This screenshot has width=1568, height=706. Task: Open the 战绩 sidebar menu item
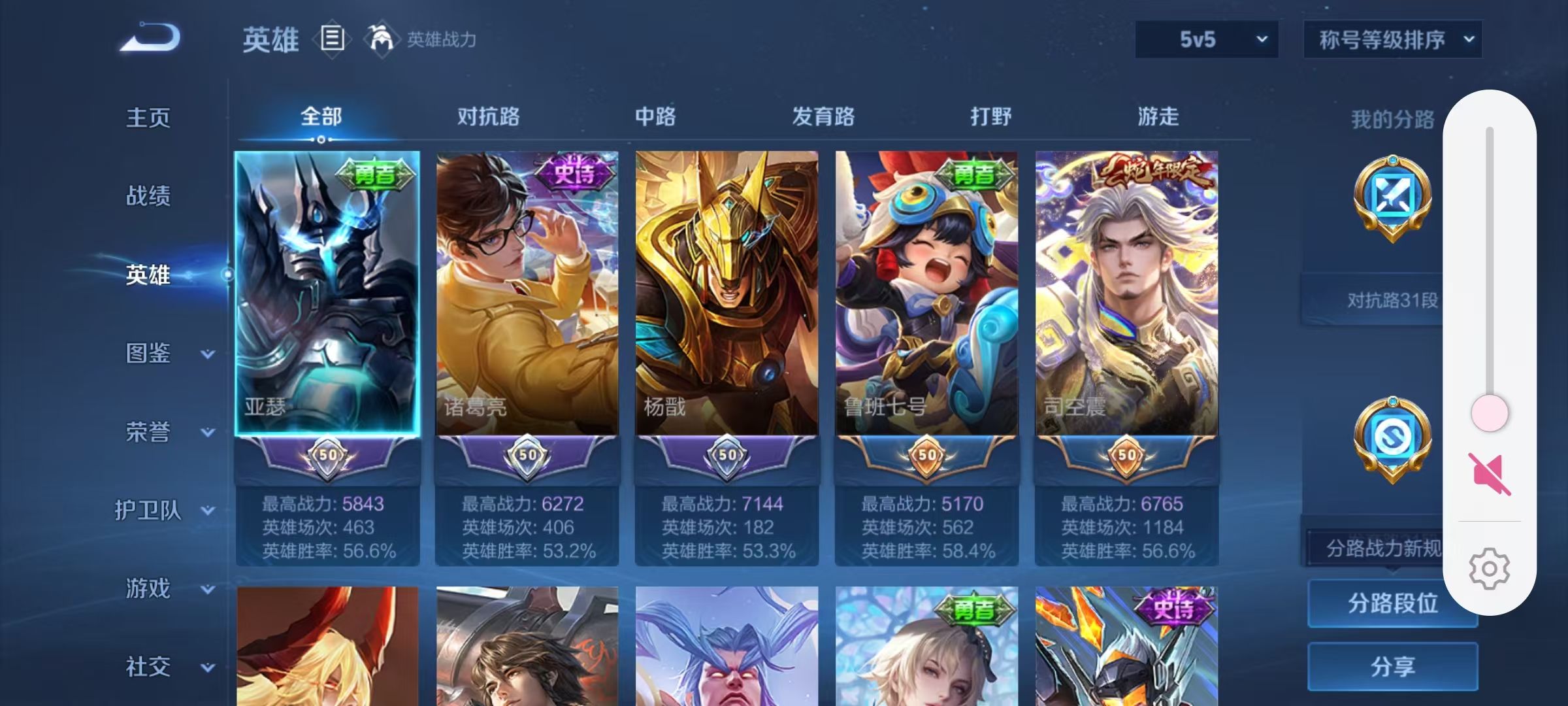146,196
